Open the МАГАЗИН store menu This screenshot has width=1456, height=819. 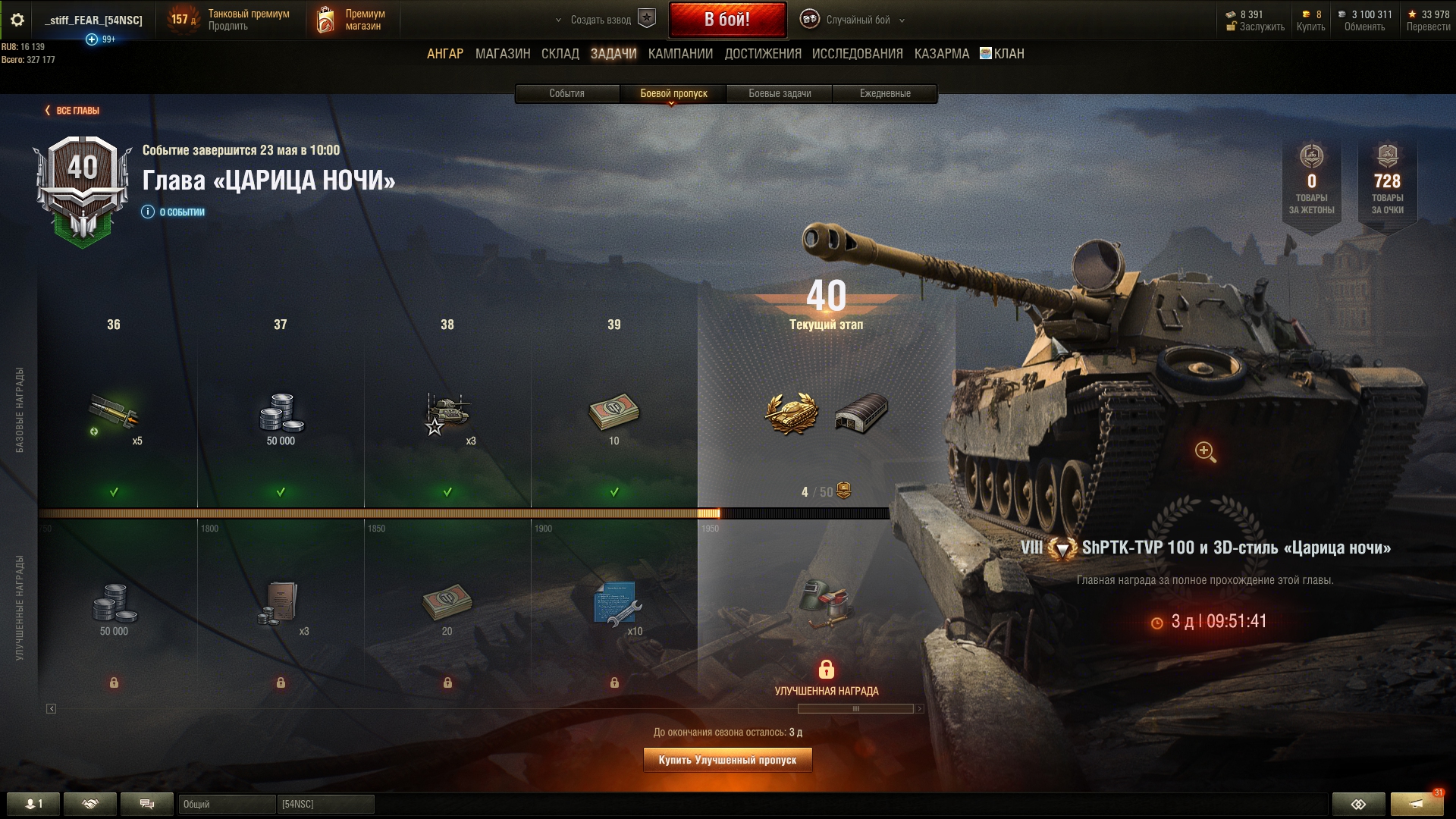click(502, 54)
